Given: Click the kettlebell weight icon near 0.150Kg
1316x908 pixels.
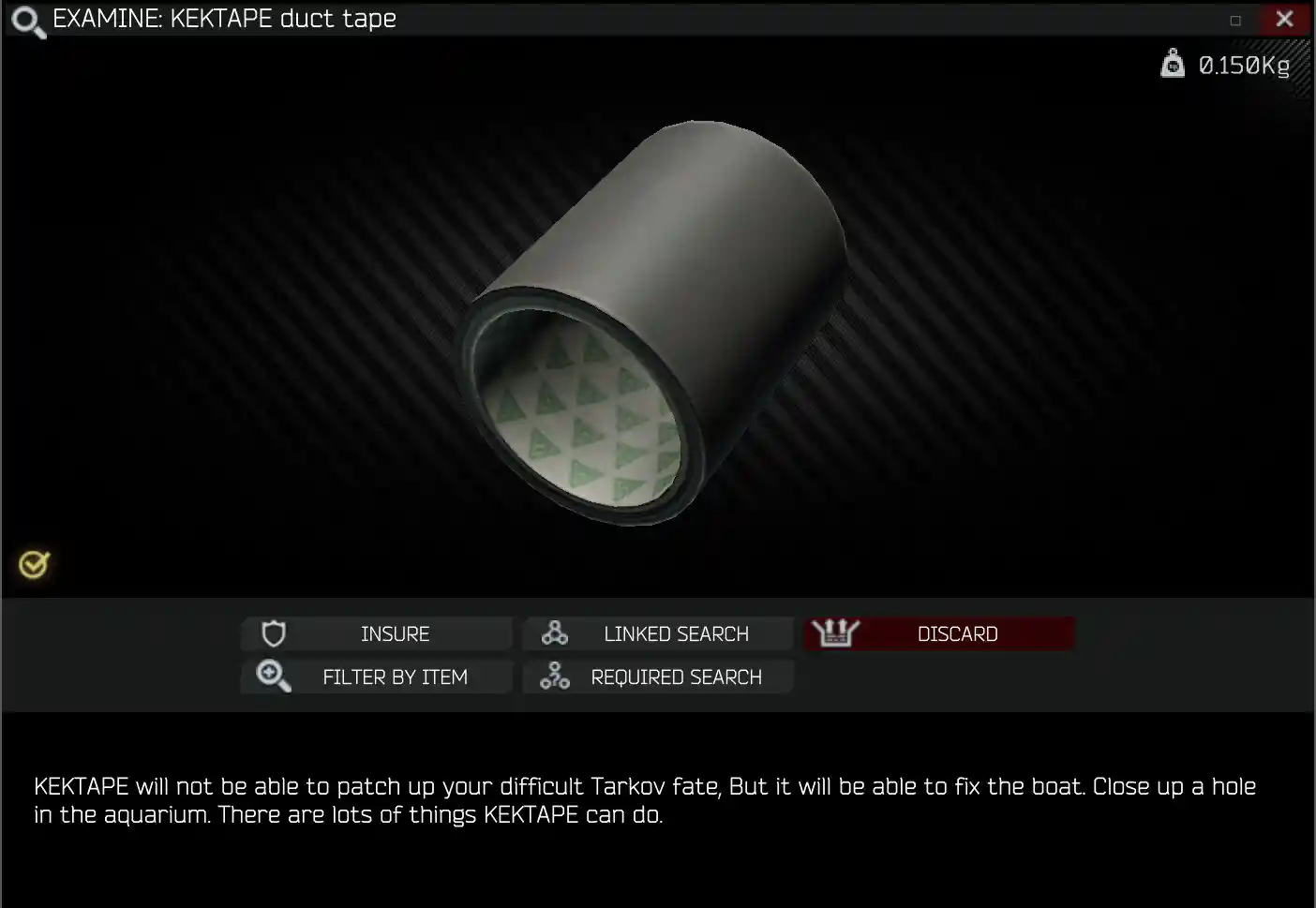Looking at the screenshot, I should (1173, 64).
